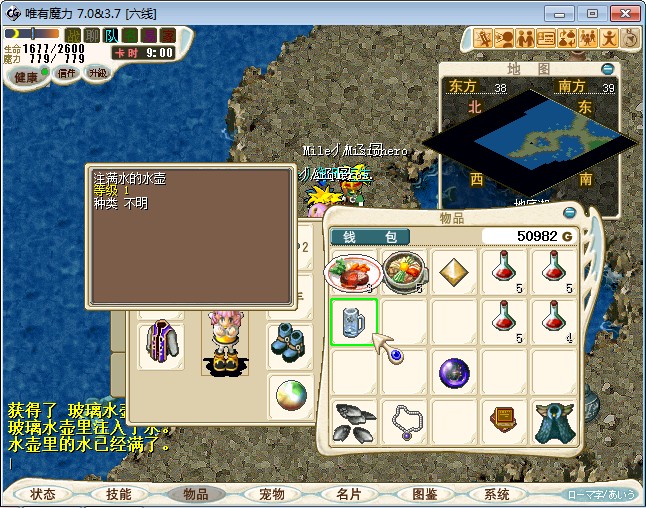Select the brown book item
The image size is (646, 508).
(x=504, y=421)
